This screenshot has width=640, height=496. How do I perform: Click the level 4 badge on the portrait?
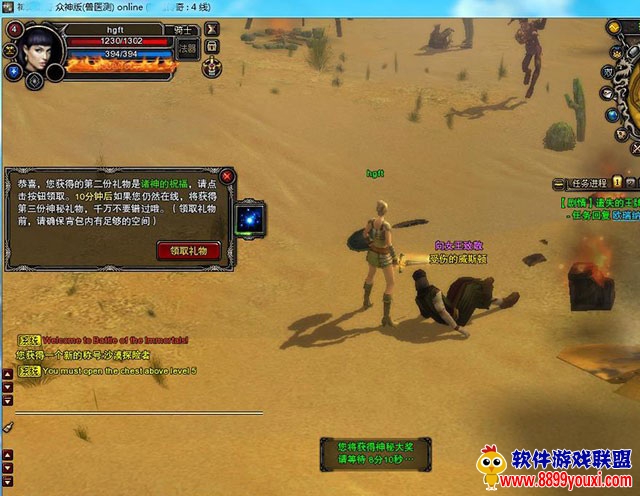tap(13, 29)
